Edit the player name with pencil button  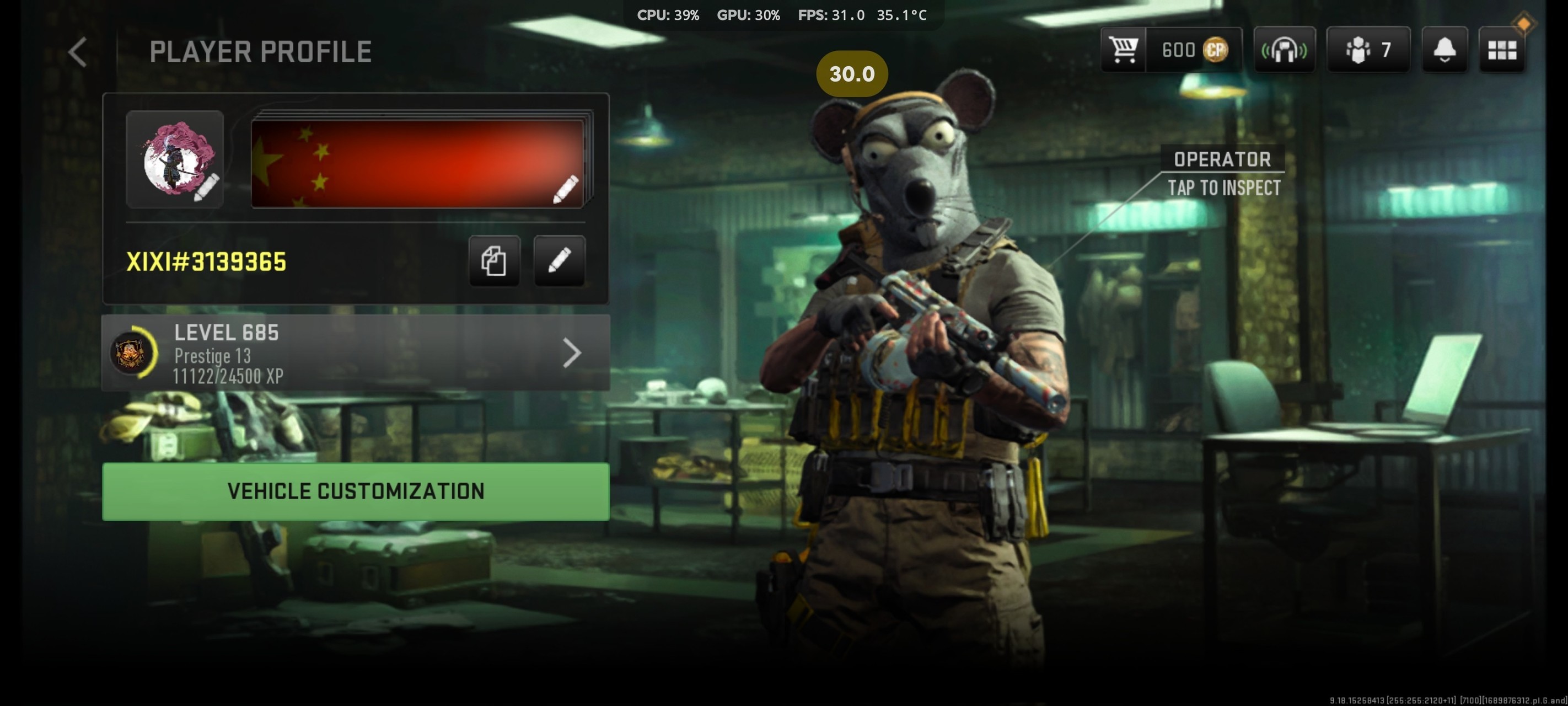(560, 261)
